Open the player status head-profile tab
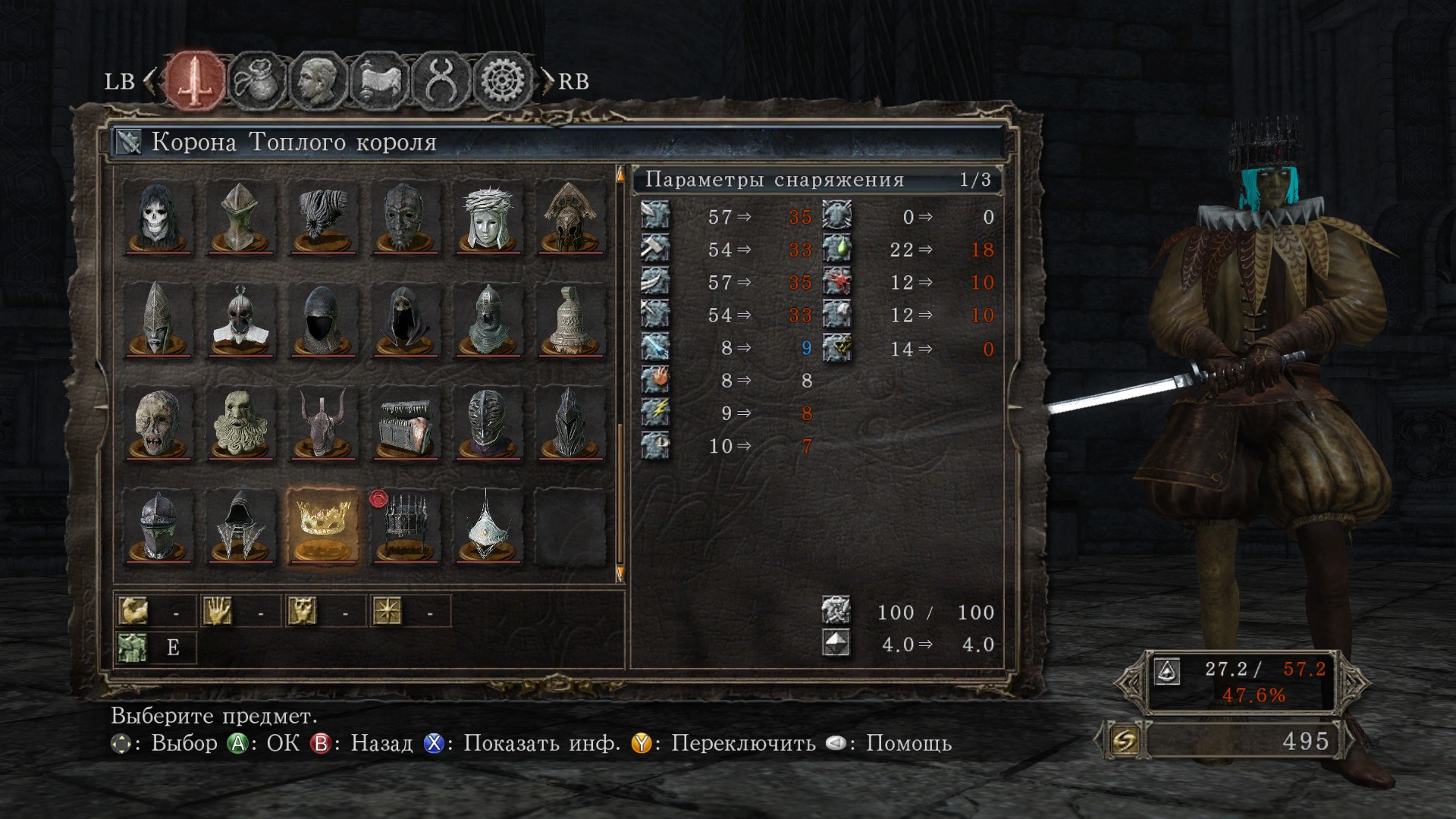The width and height of the screenshot is (1456, 819). [x=317, y=80]
